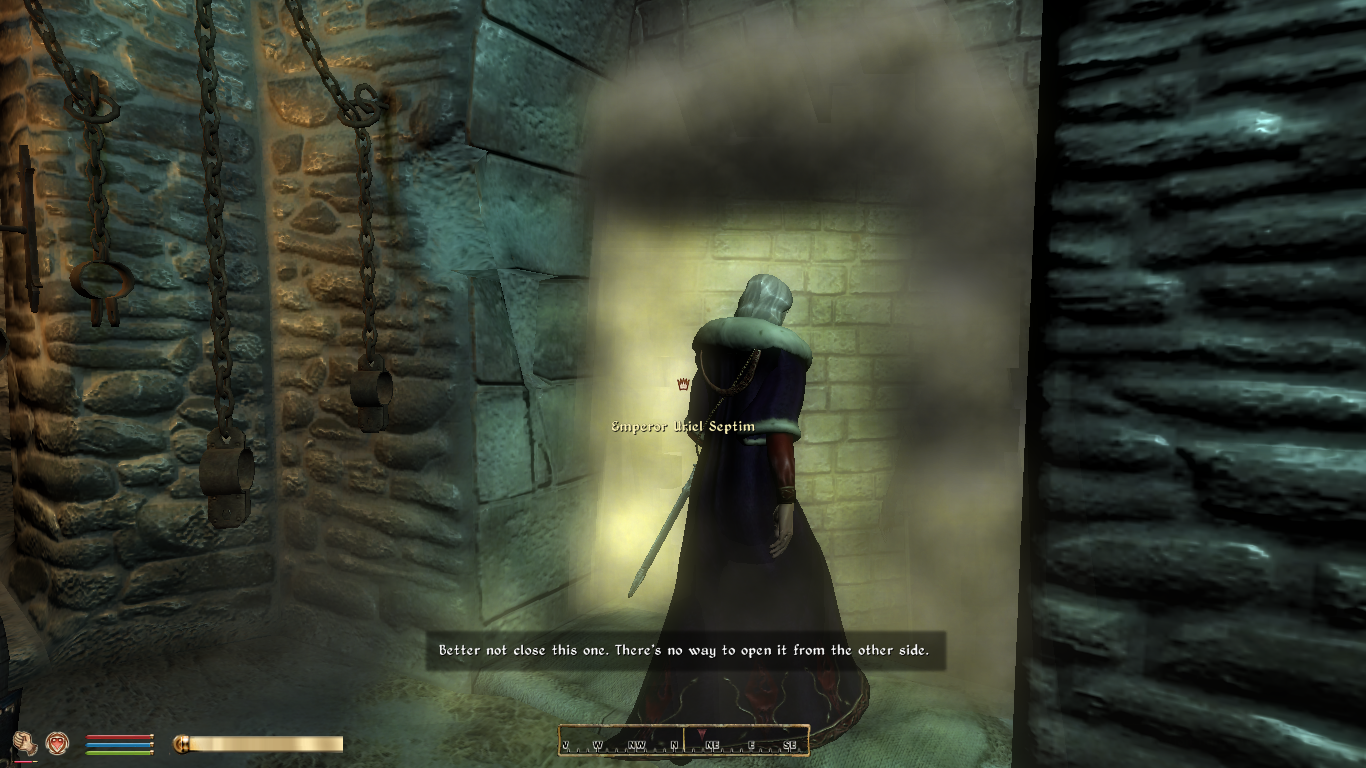Image resolution: width=1366 pixels, height=768 pixels.
Task: Click the fist weapon icon
Action: [26, 743]
